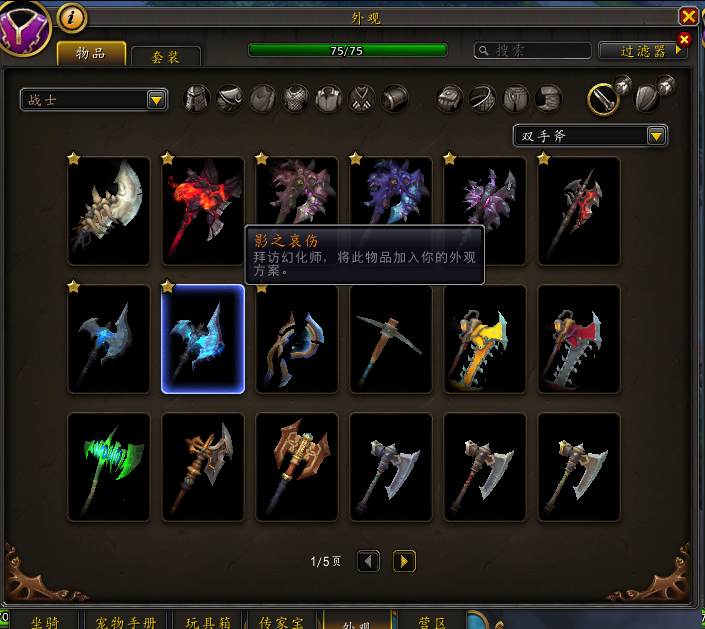705x629 pixels.
Task: Select the shoulder armor slot icon
Action: pyautogui.click(x=231, y=98)
